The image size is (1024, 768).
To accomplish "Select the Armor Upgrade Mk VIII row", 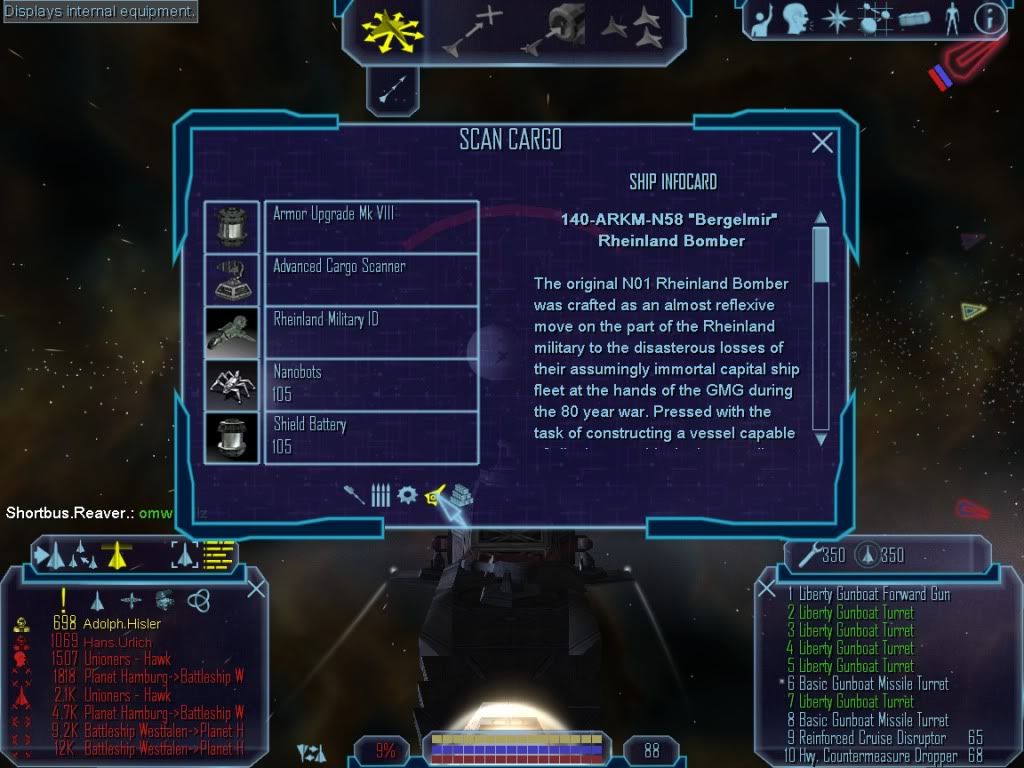I will click(x=371, y=226).
